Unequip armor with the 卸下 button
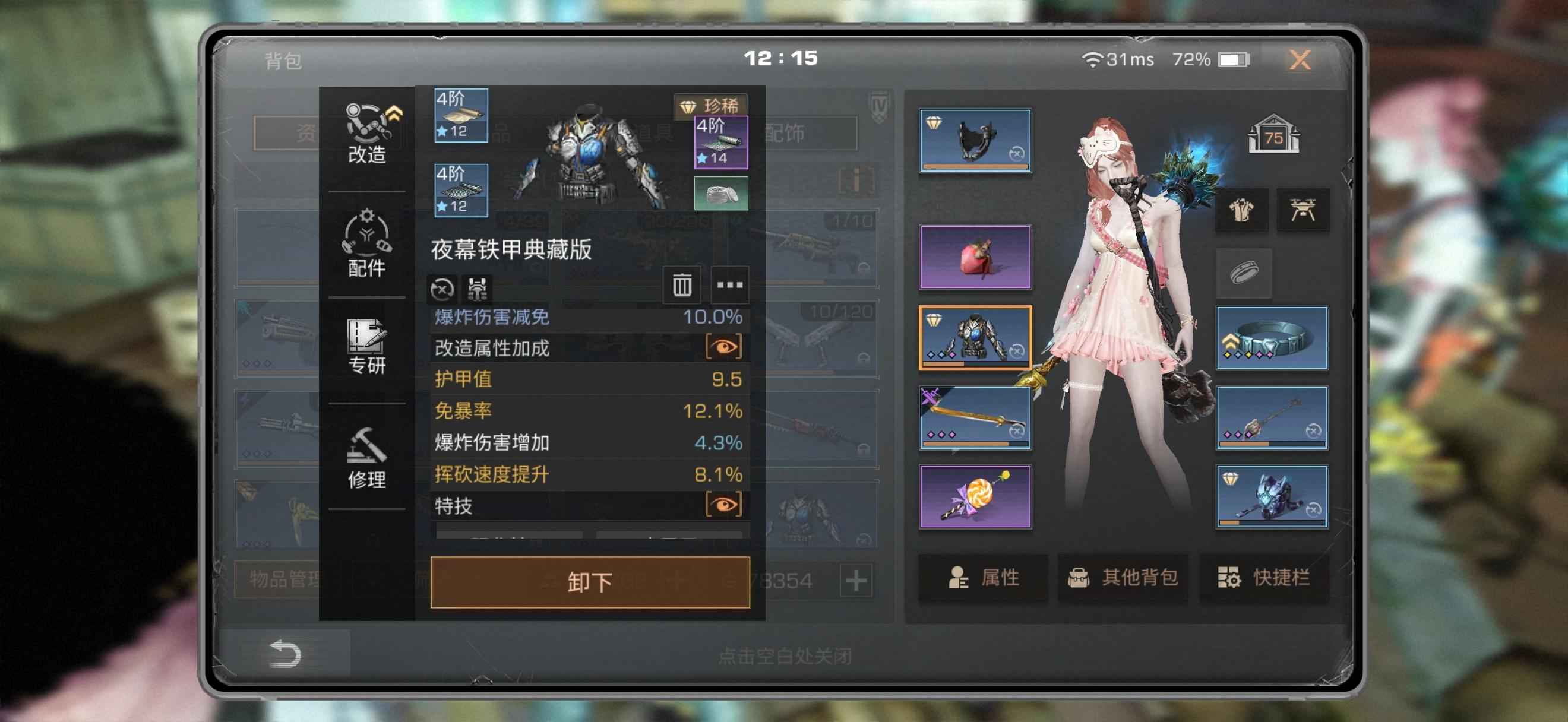 coord(589,582)
